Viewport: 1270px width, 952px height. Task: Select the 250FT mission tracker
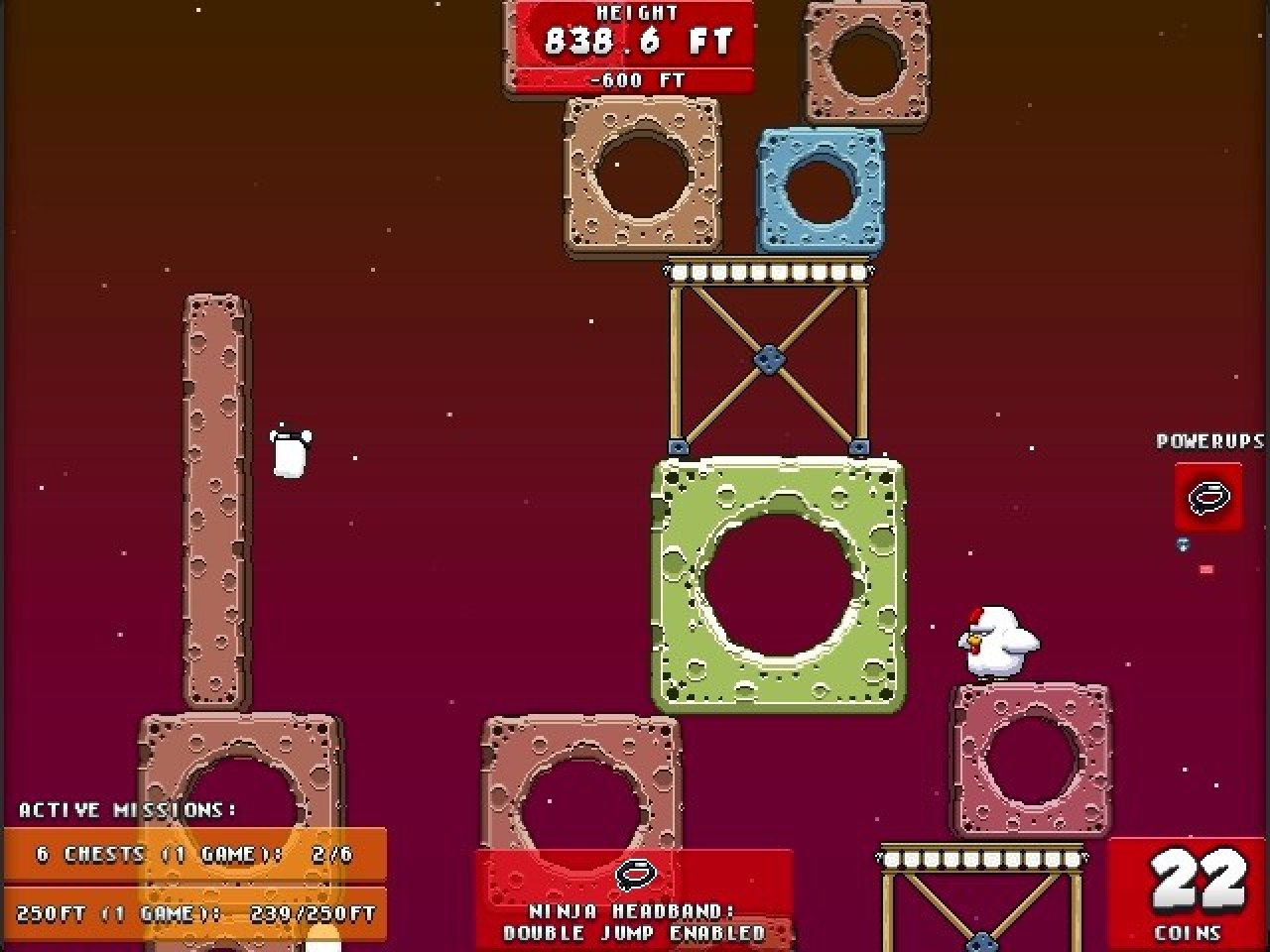(x=194, y=913)
